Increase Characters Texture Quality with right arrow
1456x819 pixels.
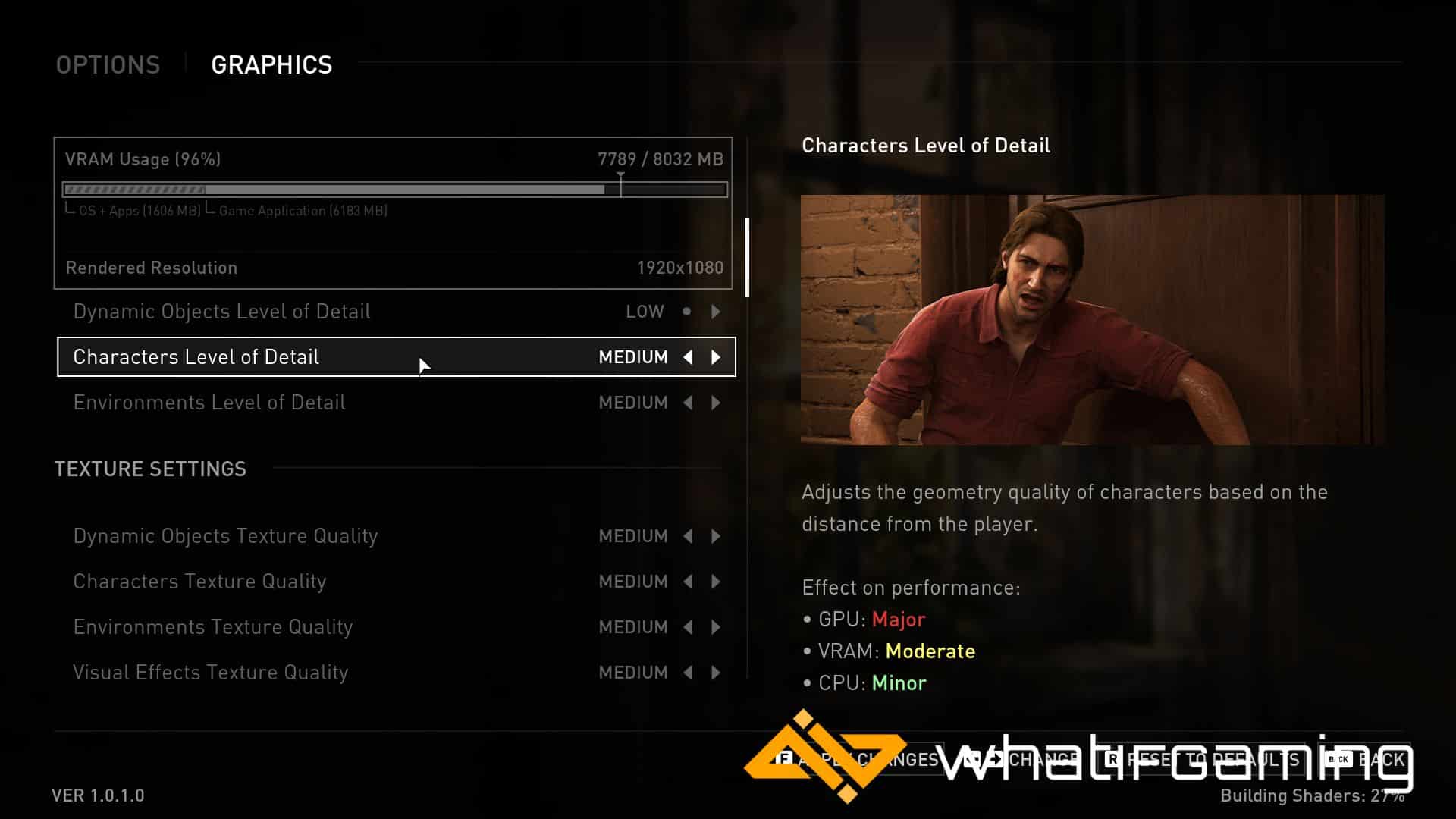pyautogui.click(x=716, y=582)
